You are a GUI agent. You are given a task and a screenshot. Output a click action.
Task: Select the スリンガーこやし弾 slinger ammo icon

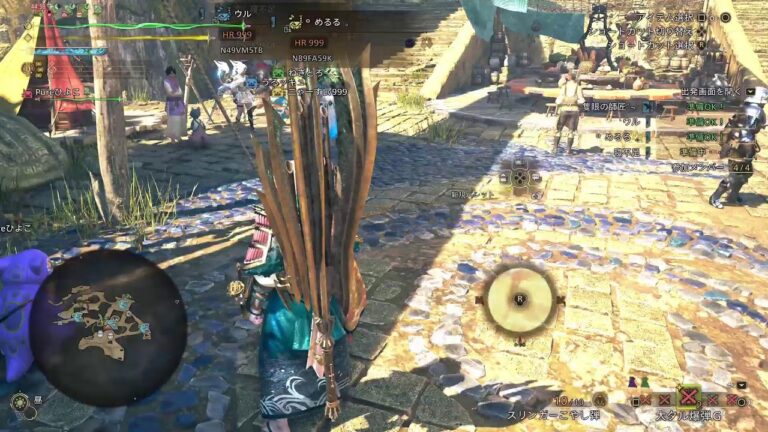pyautogui.click(x=599, y=399)
